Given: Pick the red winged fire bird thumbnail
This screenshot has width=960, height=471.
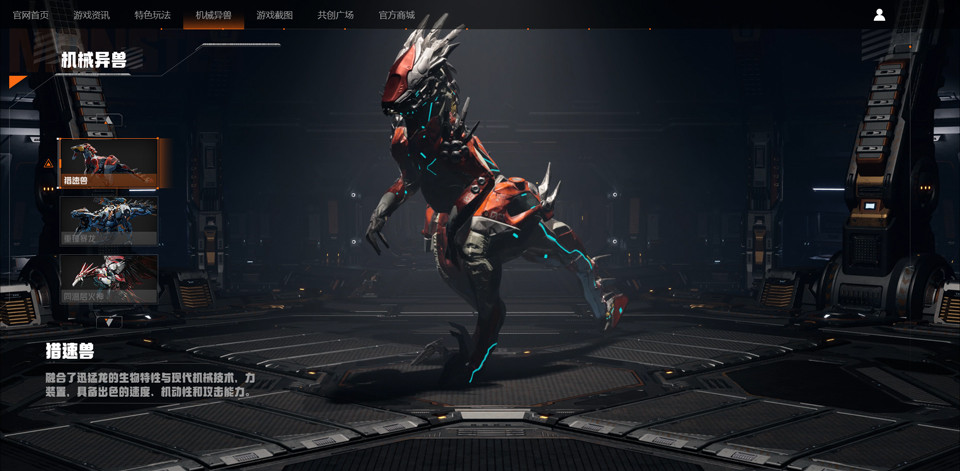Looking at the screenshot, I should [x=108, y=278].
